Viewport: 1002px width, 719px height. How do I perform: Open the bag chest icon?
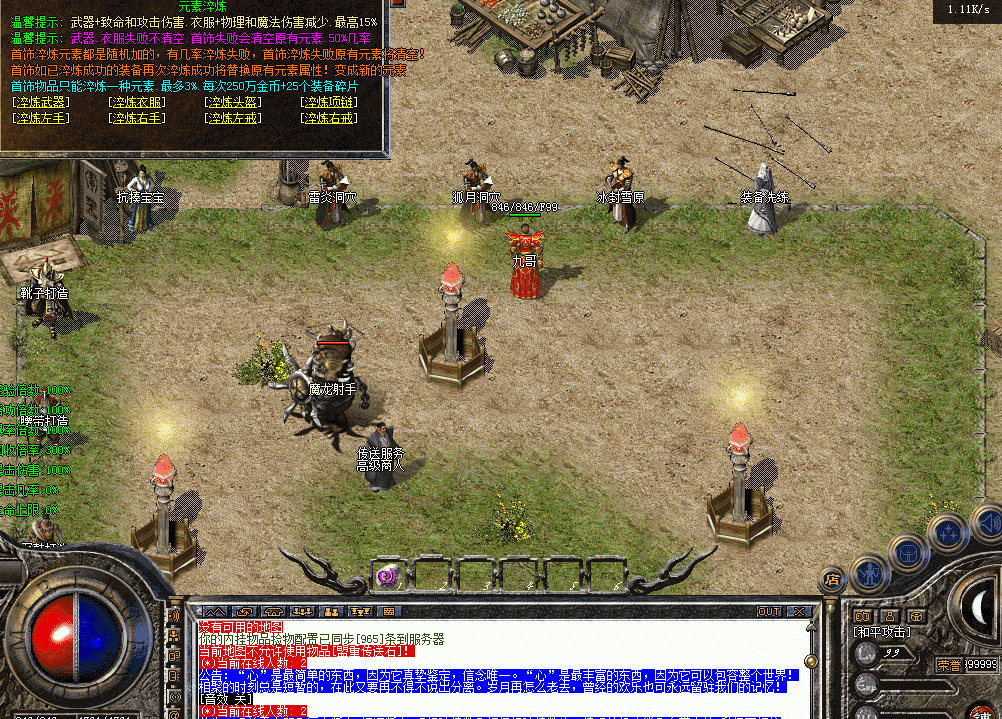coord(909,553)
